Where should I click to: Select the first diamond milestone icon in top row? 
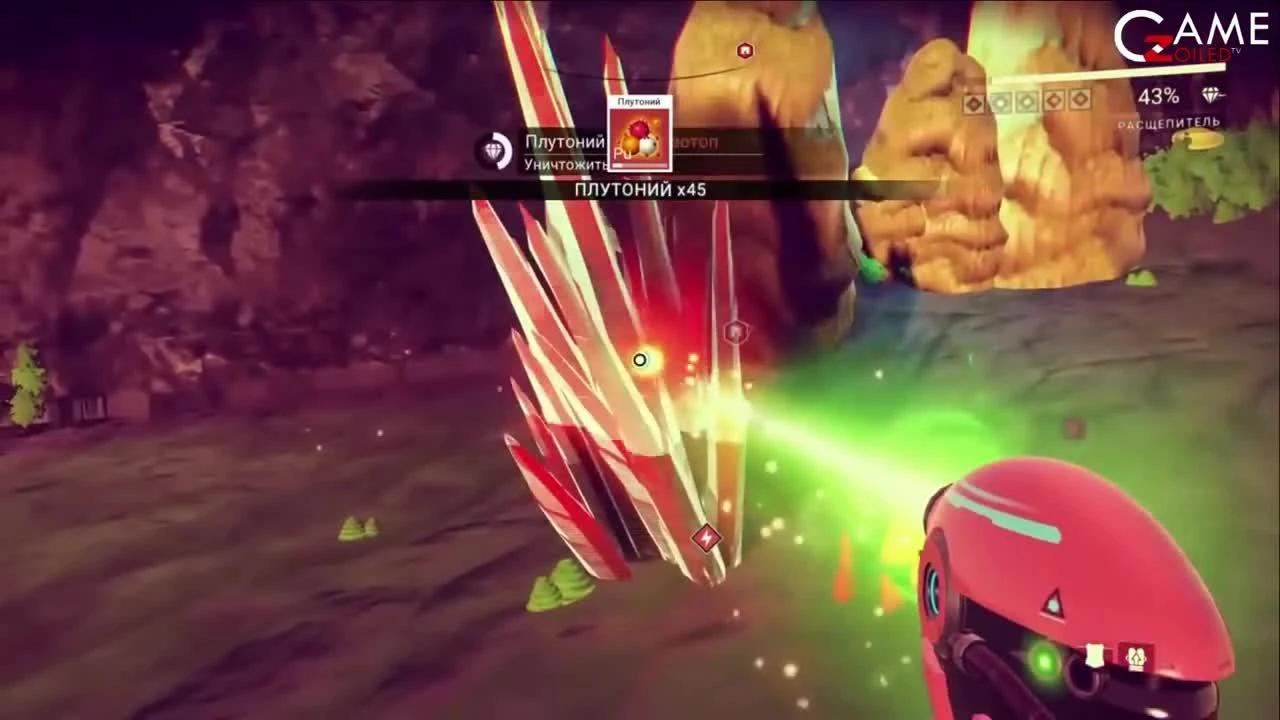(973, 101)
